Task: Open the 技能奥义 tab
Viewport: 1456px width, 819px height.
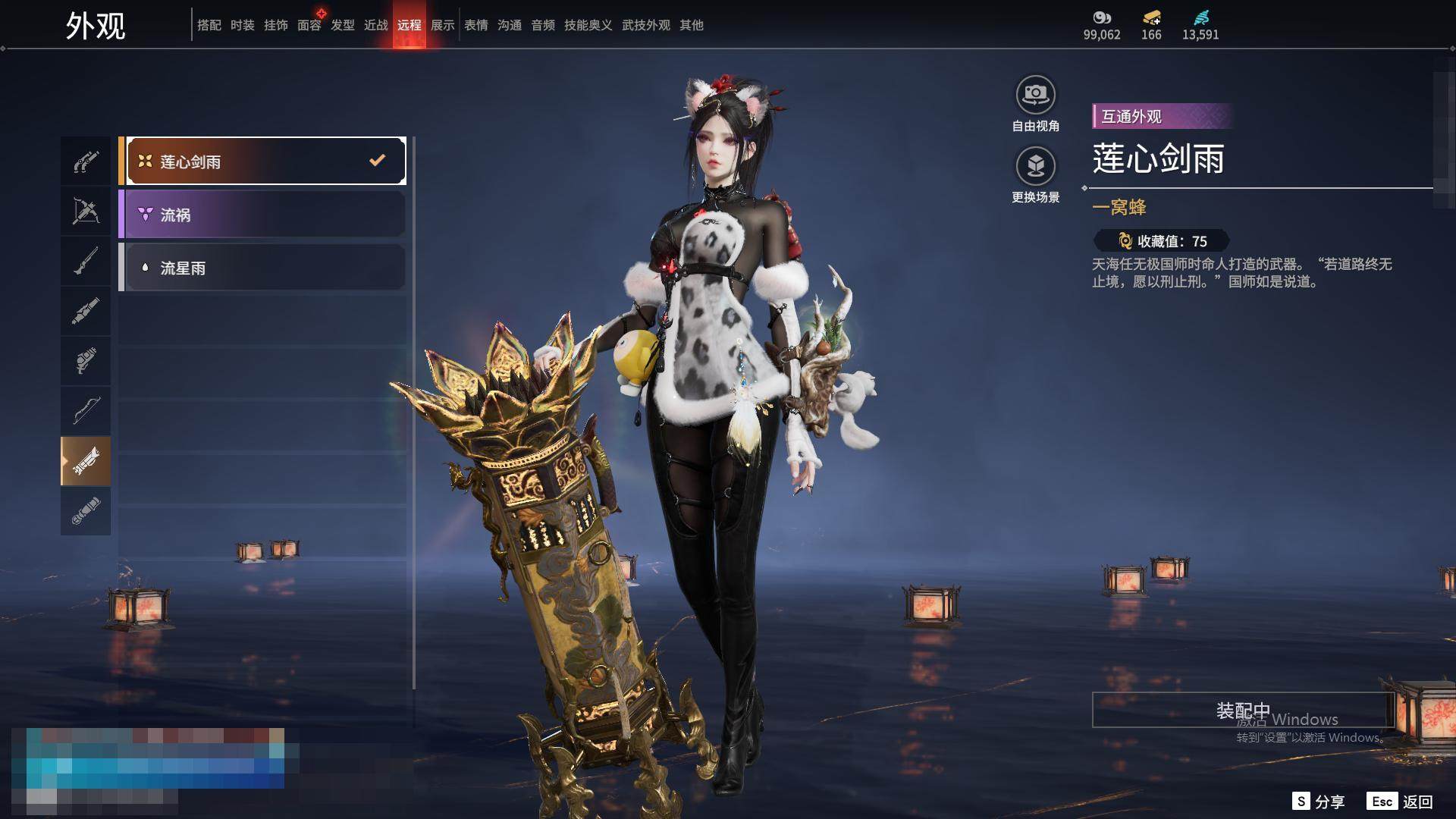Action: (588, 25)
